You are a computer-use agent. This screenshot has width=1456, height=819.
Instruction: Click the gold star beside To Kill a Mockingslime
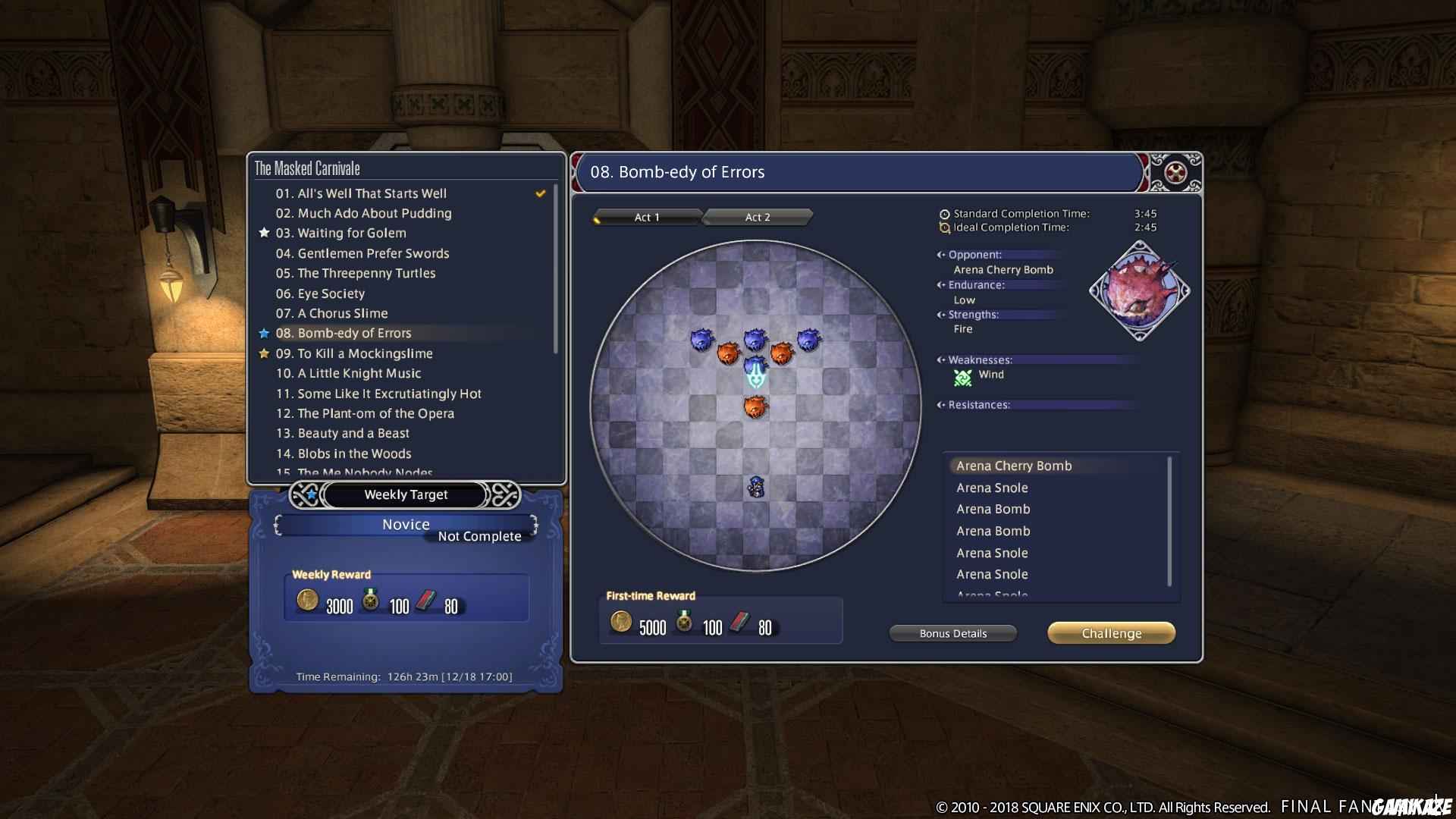[x=263, y=353]
